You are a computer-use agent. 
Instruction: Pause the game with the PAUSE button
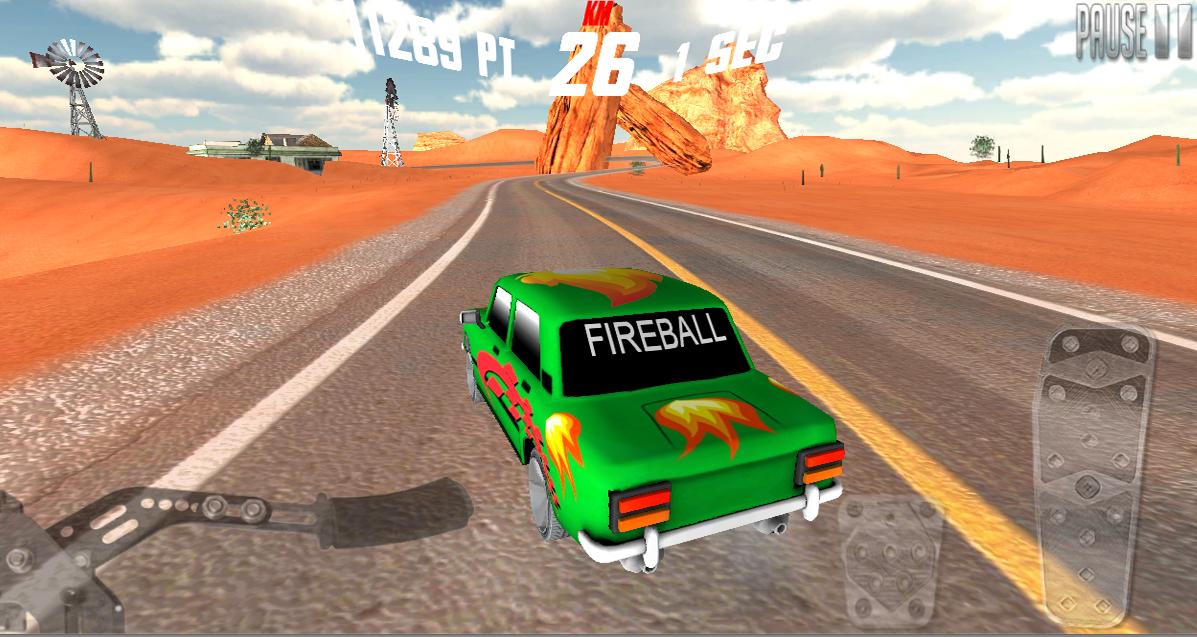[1135, 33]
